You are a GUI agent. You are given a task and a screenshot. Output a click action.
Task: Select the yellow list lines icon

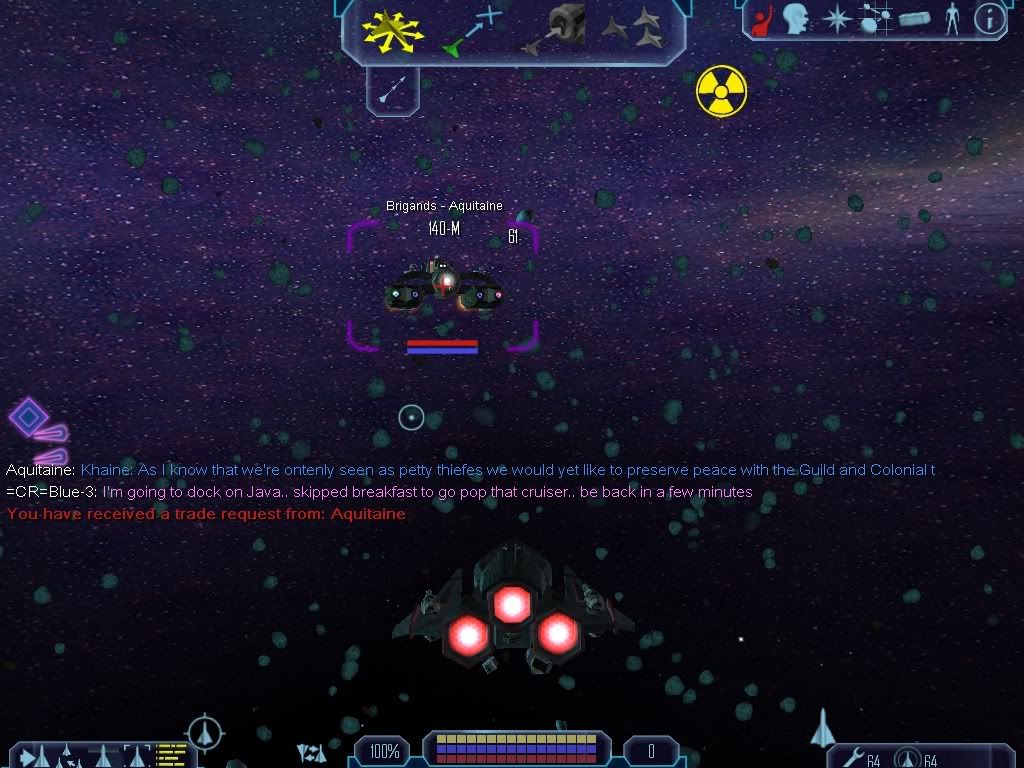(x=172, y=754)
